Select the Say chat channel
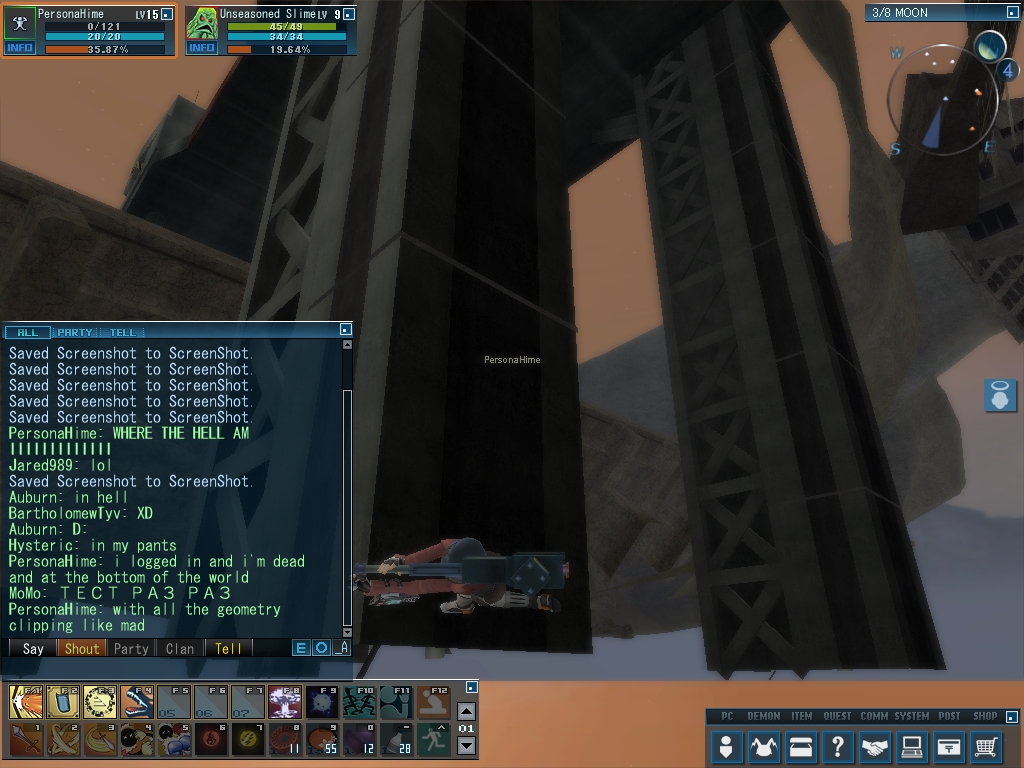Image resolution: width=1024 pixels, height=768 pixels. click(33, 648)
